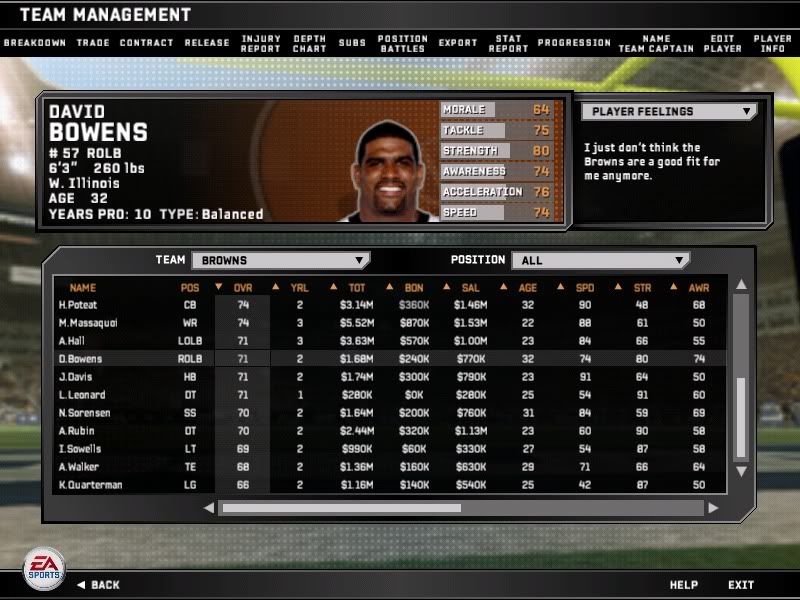
Task: Open the Injury Report
Action: pyautogui.click(x=261, y=43)
